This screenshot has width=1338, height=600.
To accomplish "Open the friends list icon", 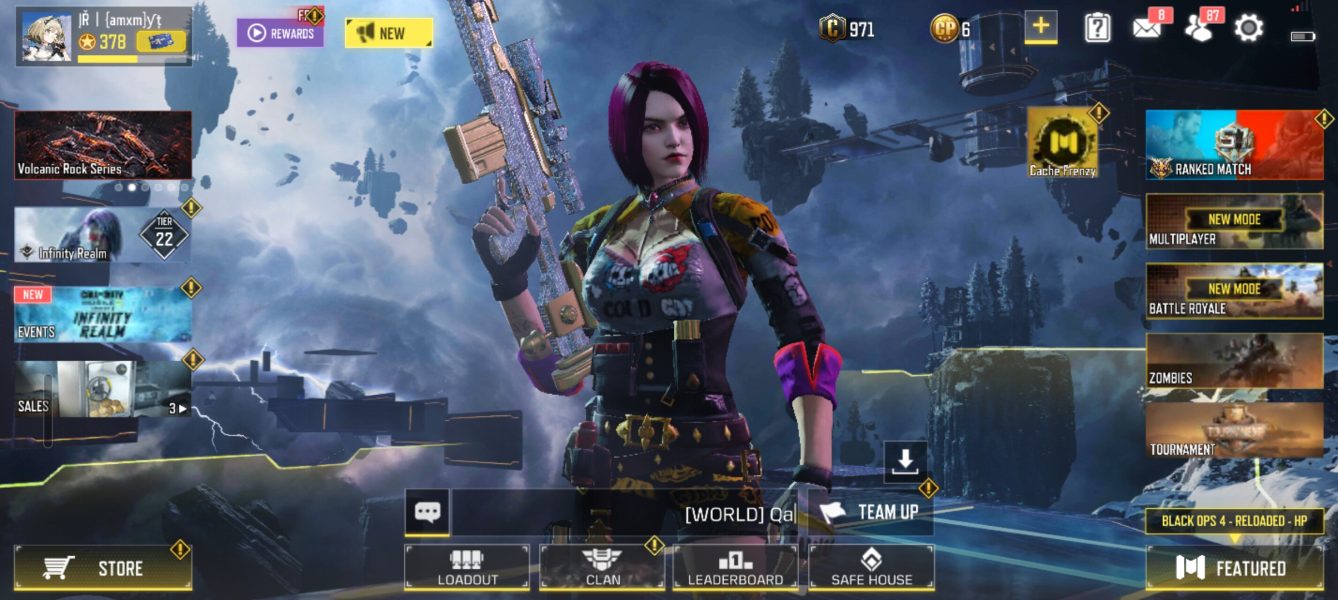I will pos(1198,28).
